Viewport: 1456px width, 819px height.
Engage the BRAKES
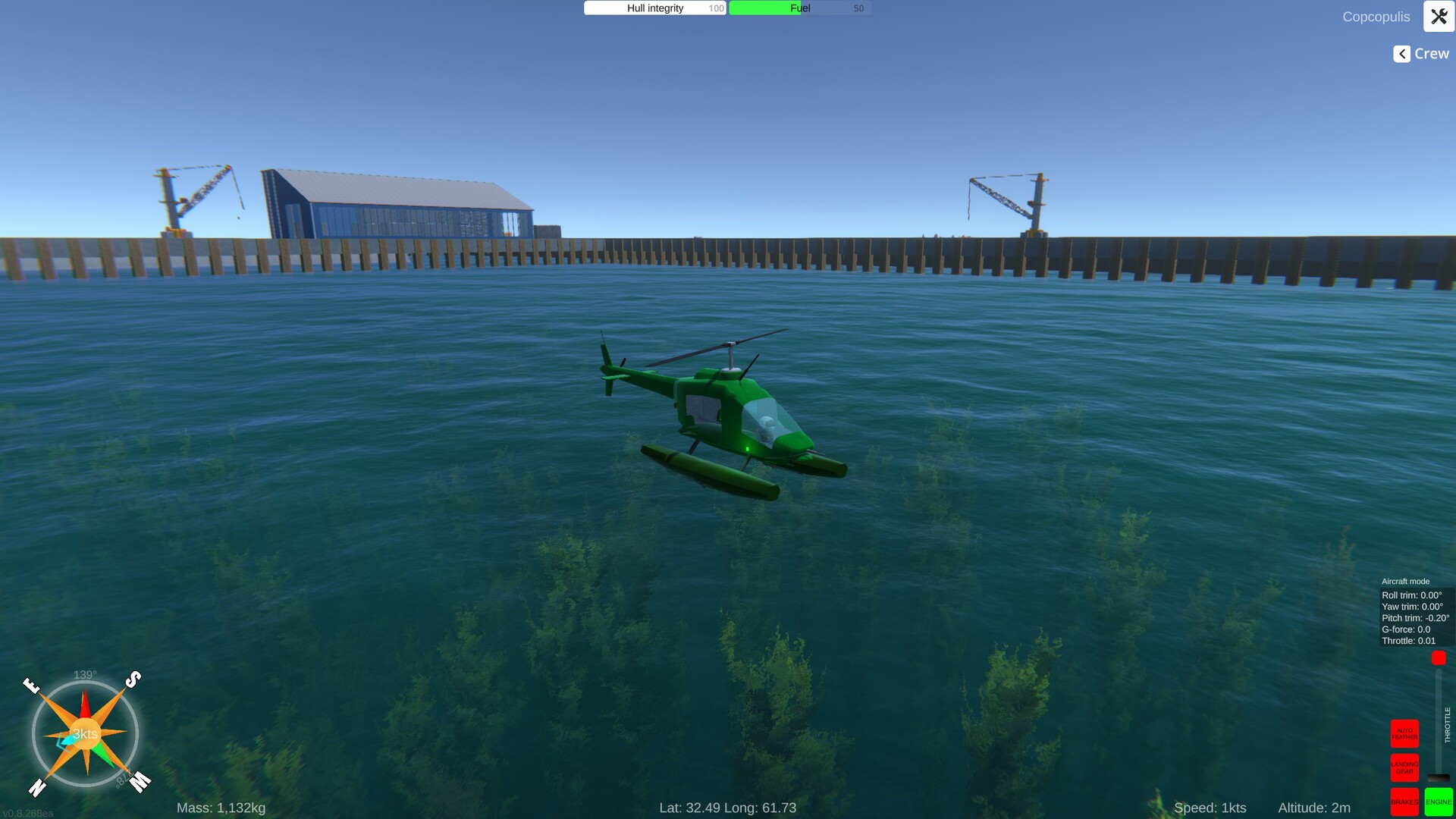[x=1404, y=801]
